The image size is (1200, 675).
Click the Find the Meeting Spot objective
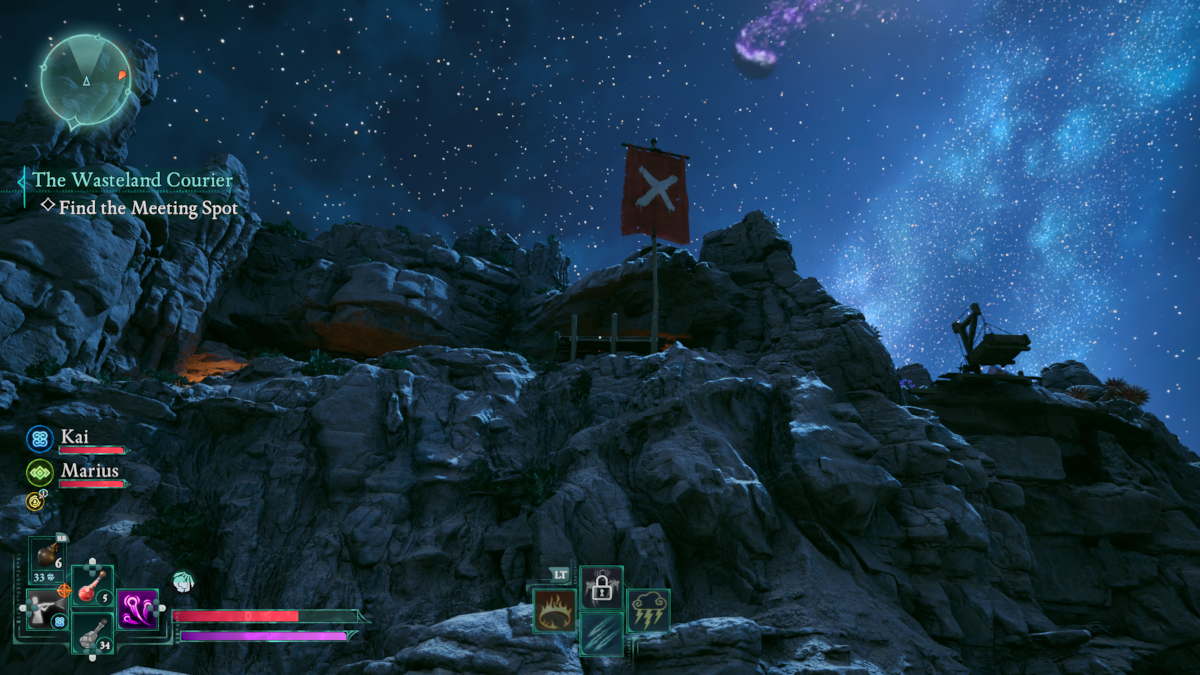(x=148, y=208)
